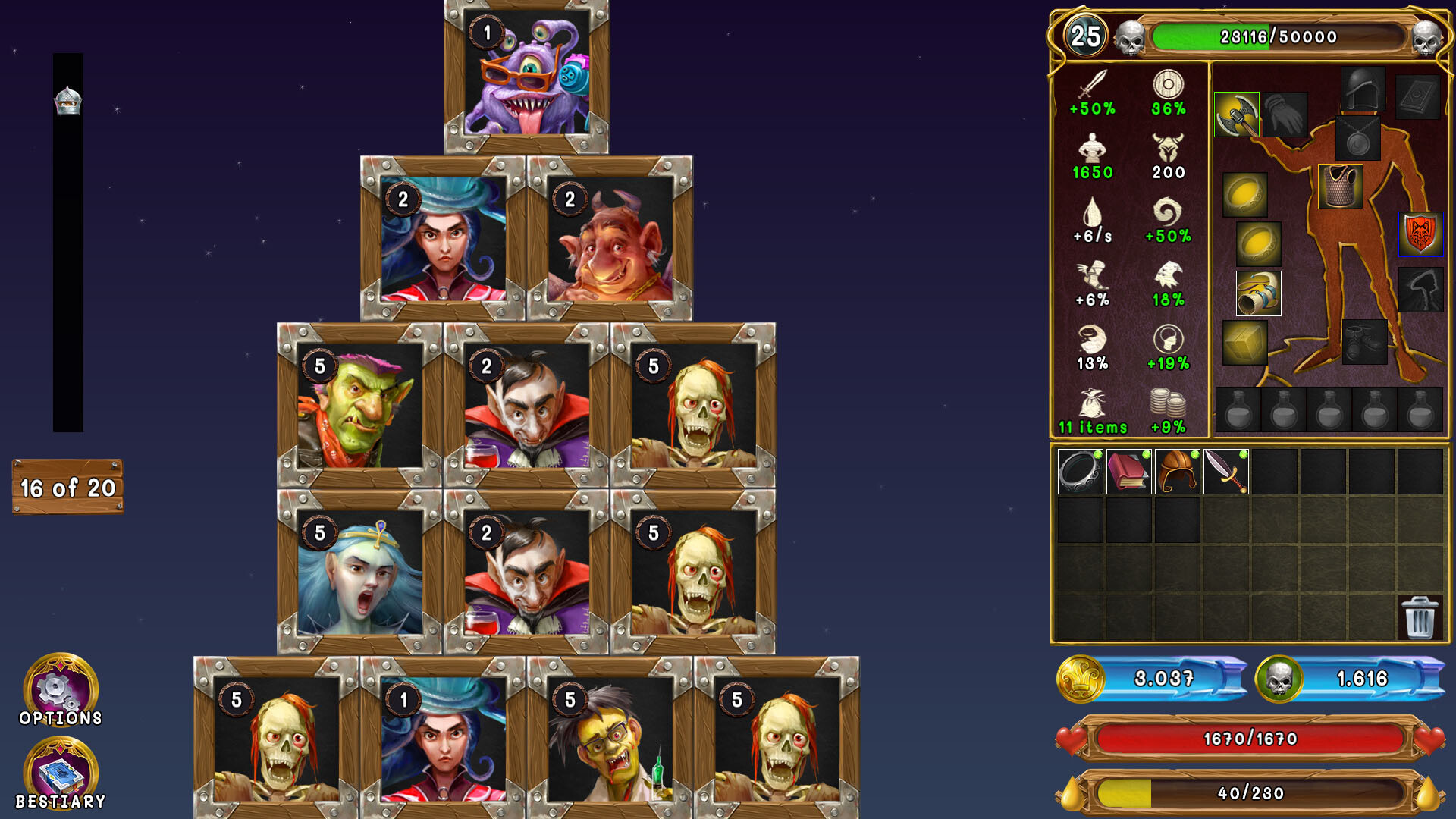
Task: Click the trash can icon
Action: pos(1419,617)
